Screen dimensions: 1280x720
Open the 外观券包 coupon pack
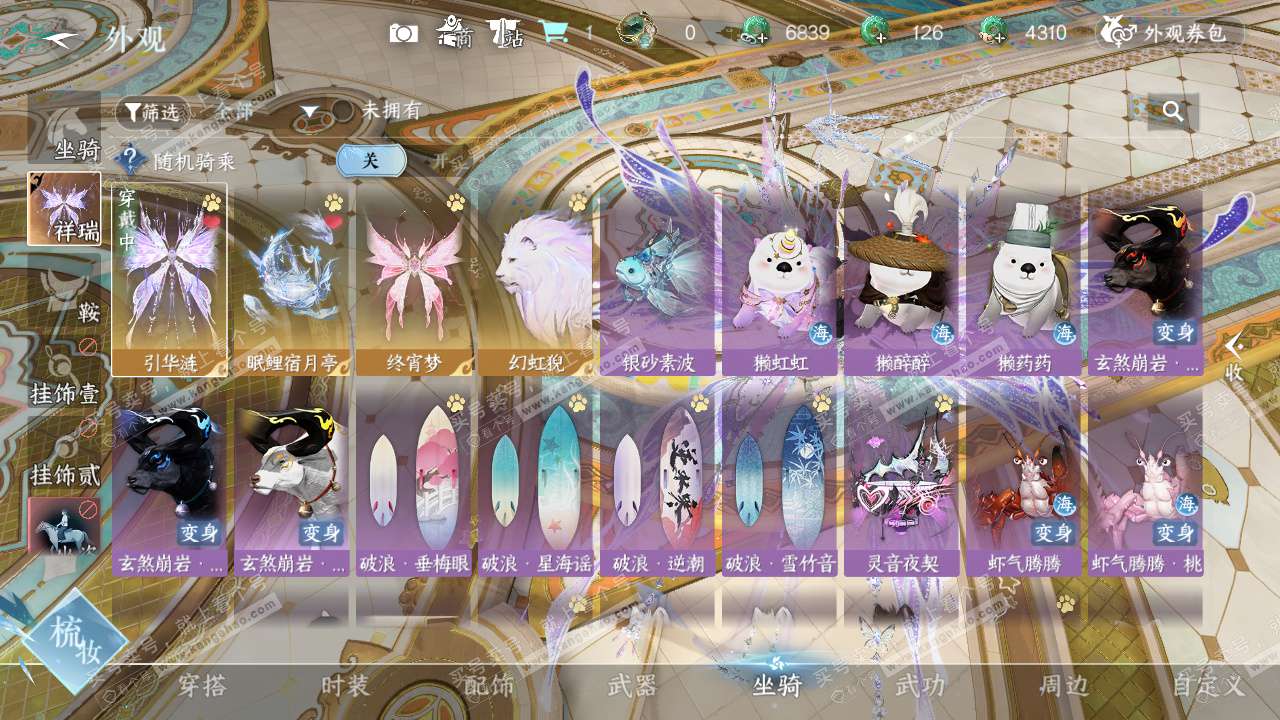pos(1171,33)
